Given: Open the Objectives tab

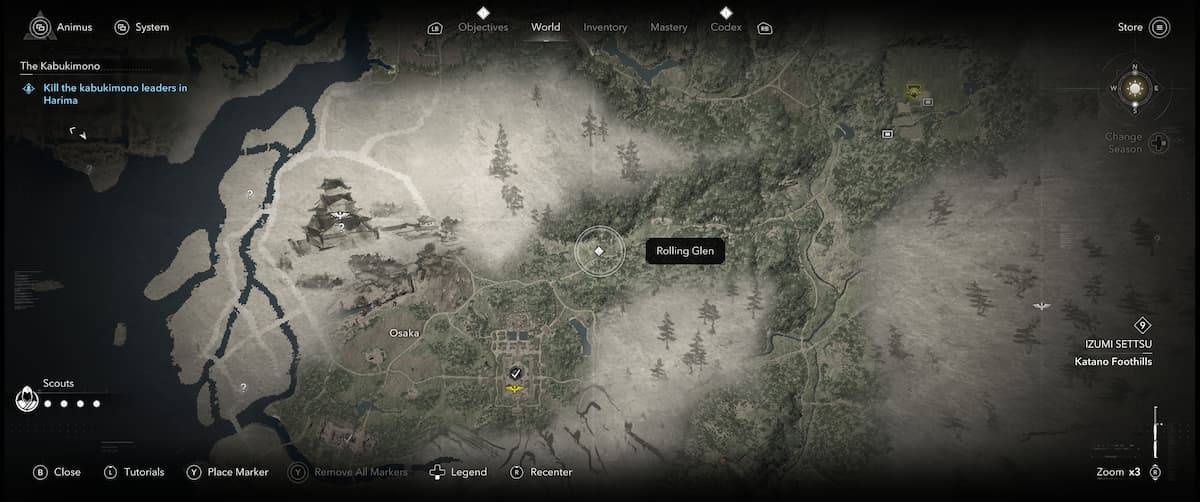Looking at the screenshot, I should pos(483,27).
